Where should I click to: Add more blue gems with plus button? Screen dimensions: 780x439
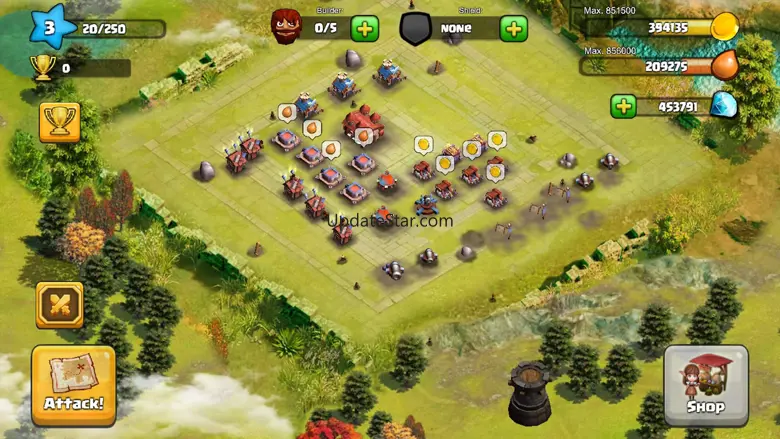pyautogui.click(x=623, y=106)
